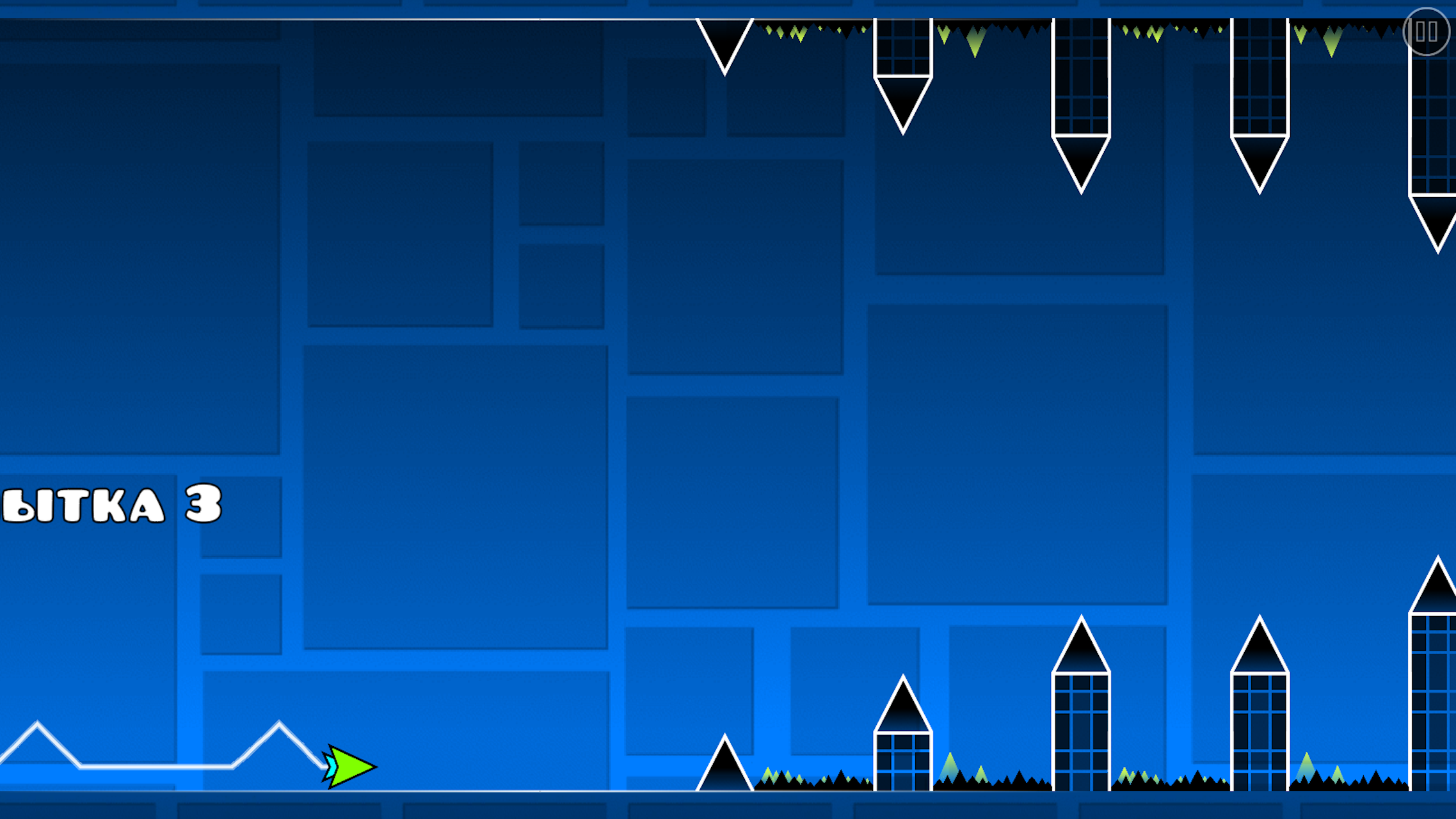Click the attempt counter text reading ЫТКА 3

tap(109, 505)
